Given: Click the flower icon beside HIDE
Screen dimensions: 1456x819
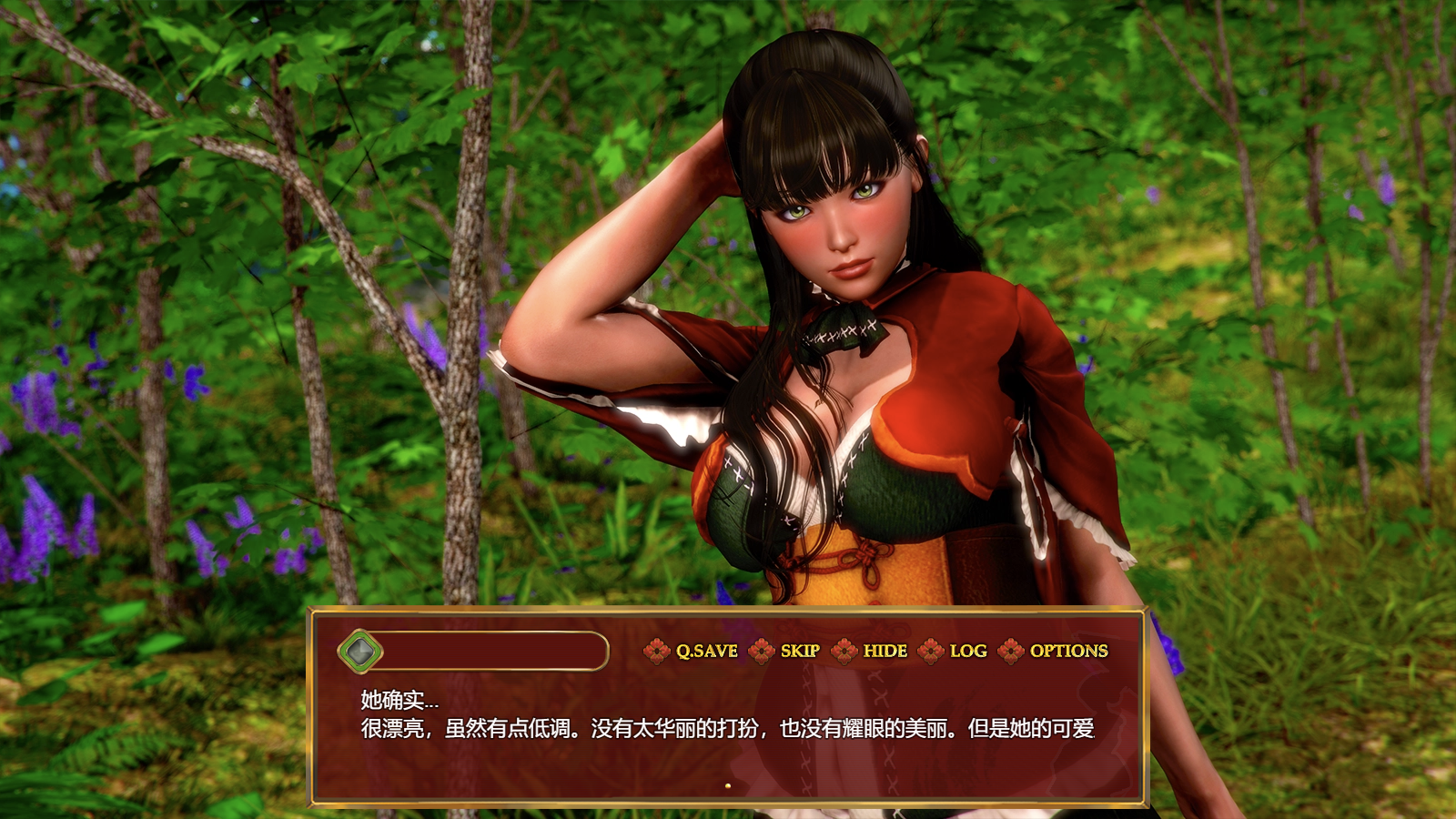Looking at the screenshot, I should pos(842,652).
